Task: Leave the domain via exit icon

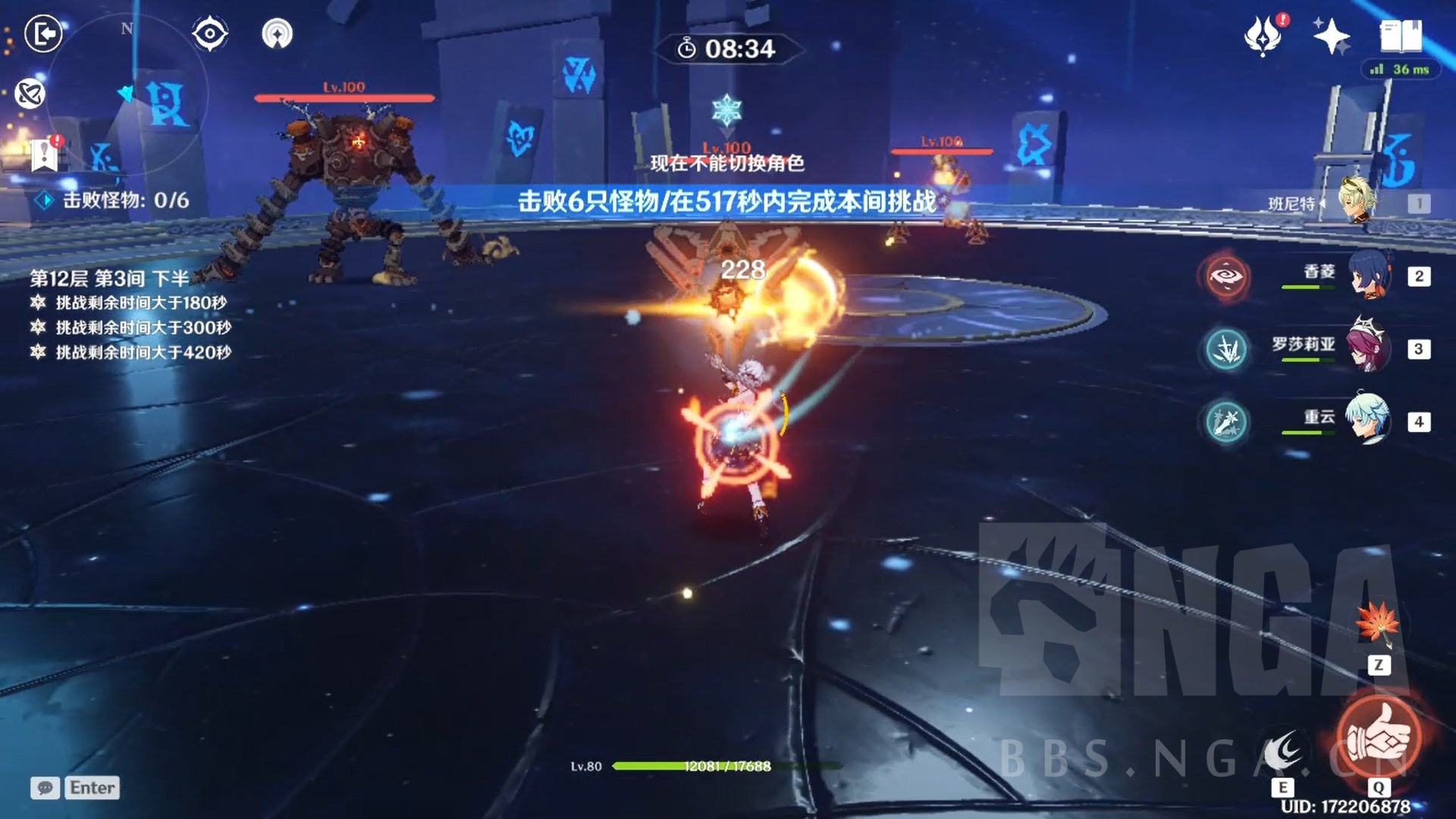Action: [43, 34]
